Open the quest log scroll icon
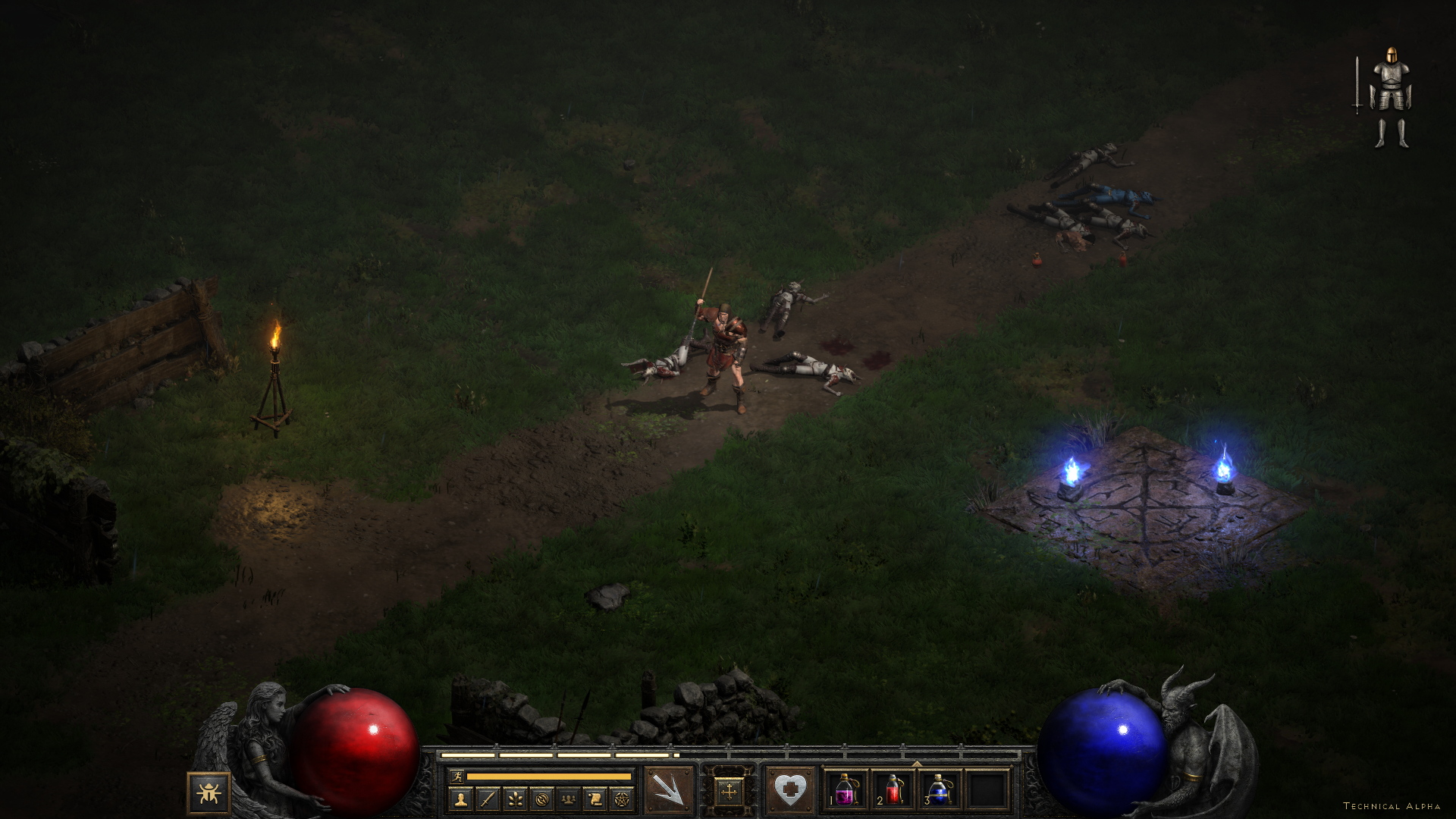Screen dimensions: 1456x819 point(595,799)
